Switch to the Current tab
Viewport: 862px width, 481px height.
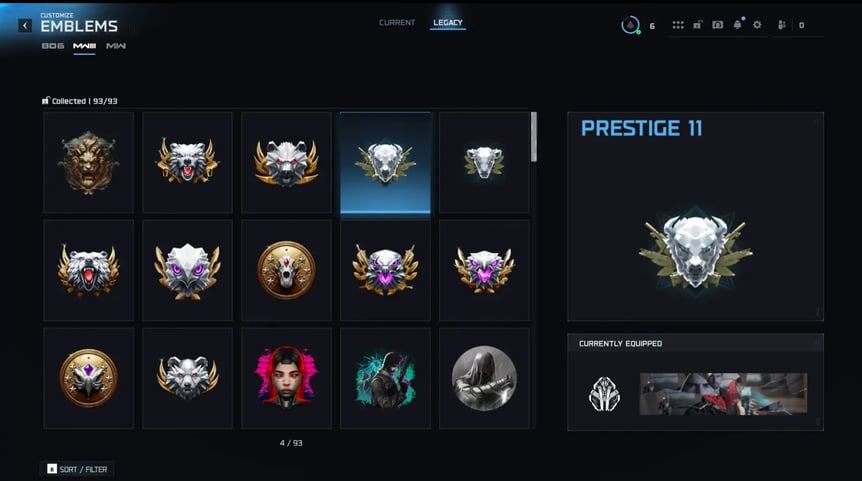coord(397,23)
